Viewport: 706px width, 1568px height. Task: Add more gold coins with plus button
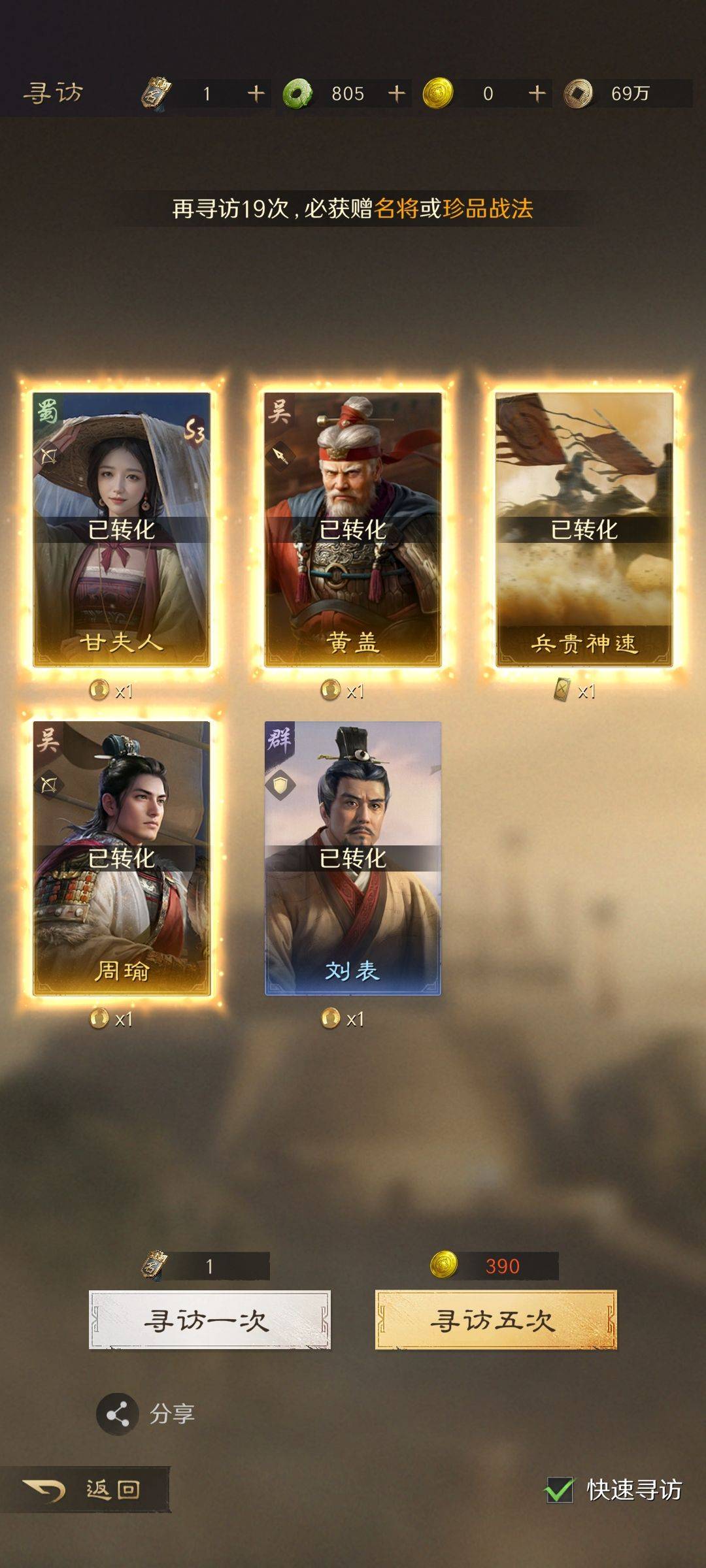point(537,93)
